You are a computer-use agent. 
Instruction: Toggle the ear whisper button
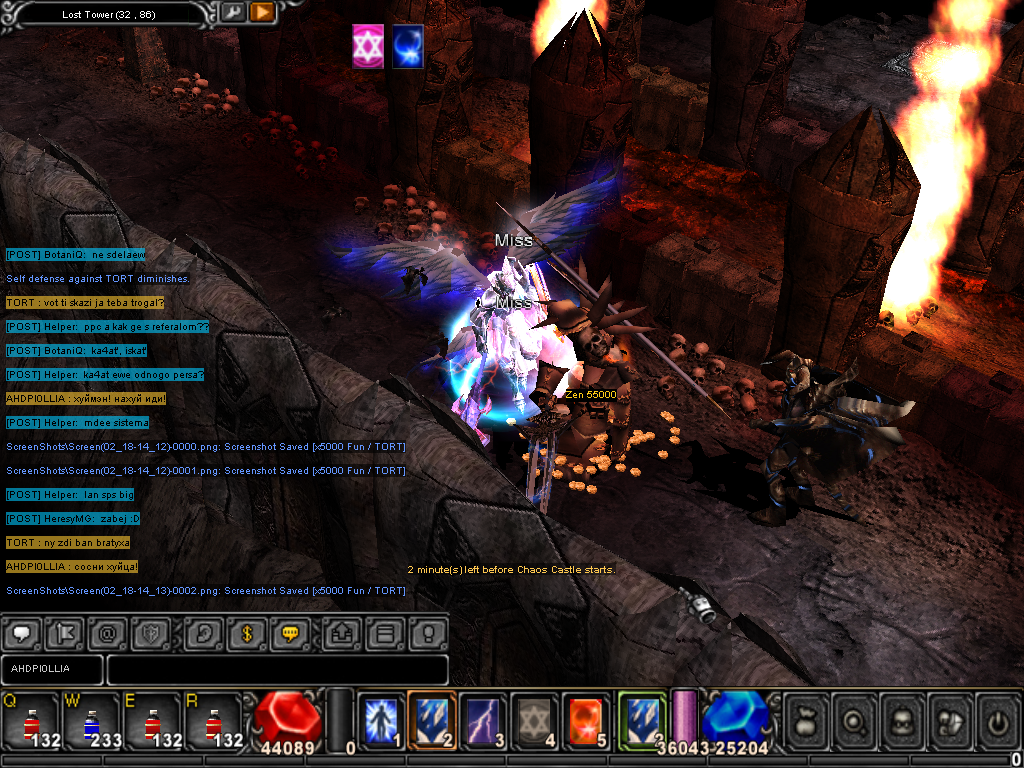pos(203,633)
